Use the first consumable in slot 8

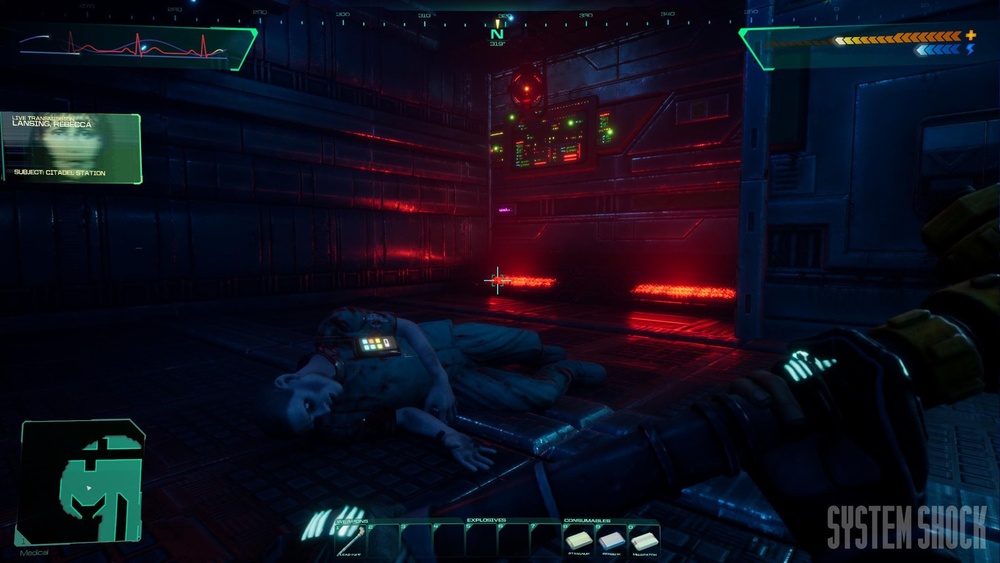(581, 539)
